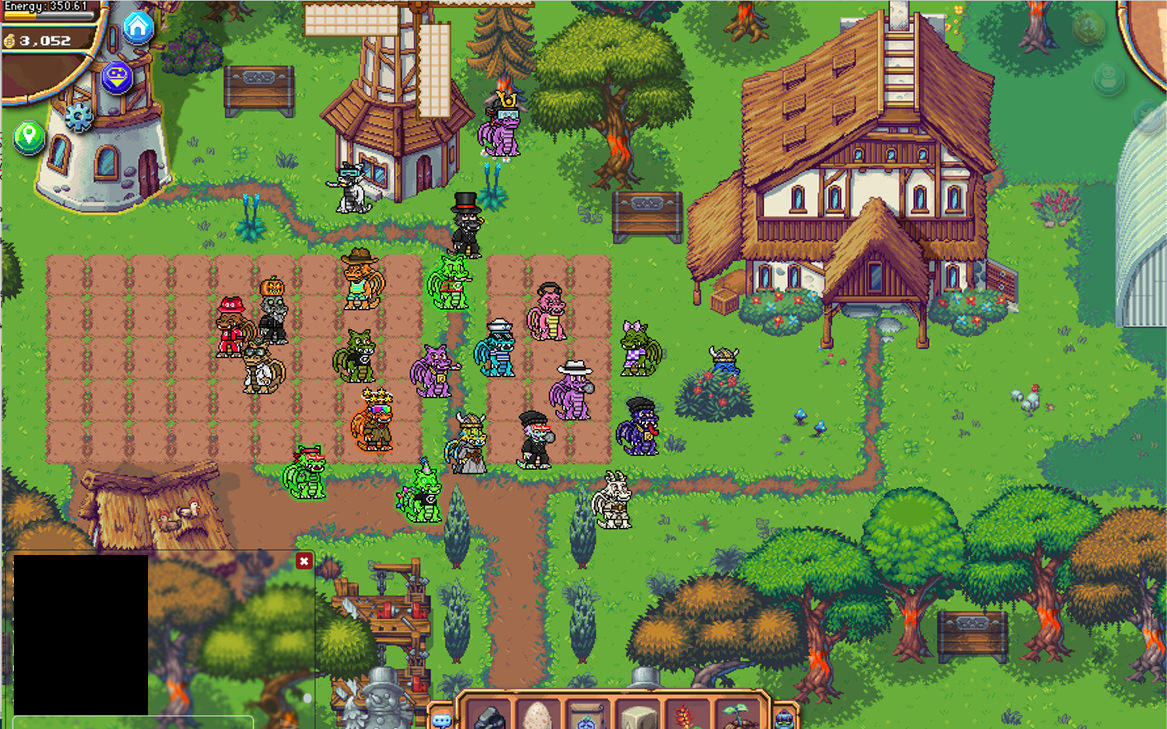The height and width of the screenshot is (729, 1167).
Task: Pick the pale stone block slot
Action: (638, 716)
